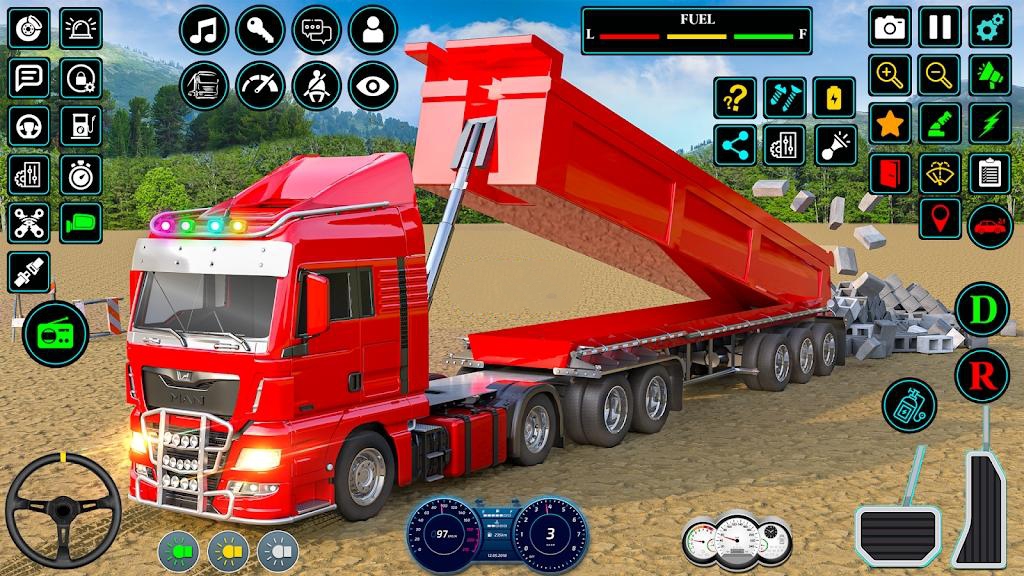Tap the steering wheel control

click(x=63, y=510)
